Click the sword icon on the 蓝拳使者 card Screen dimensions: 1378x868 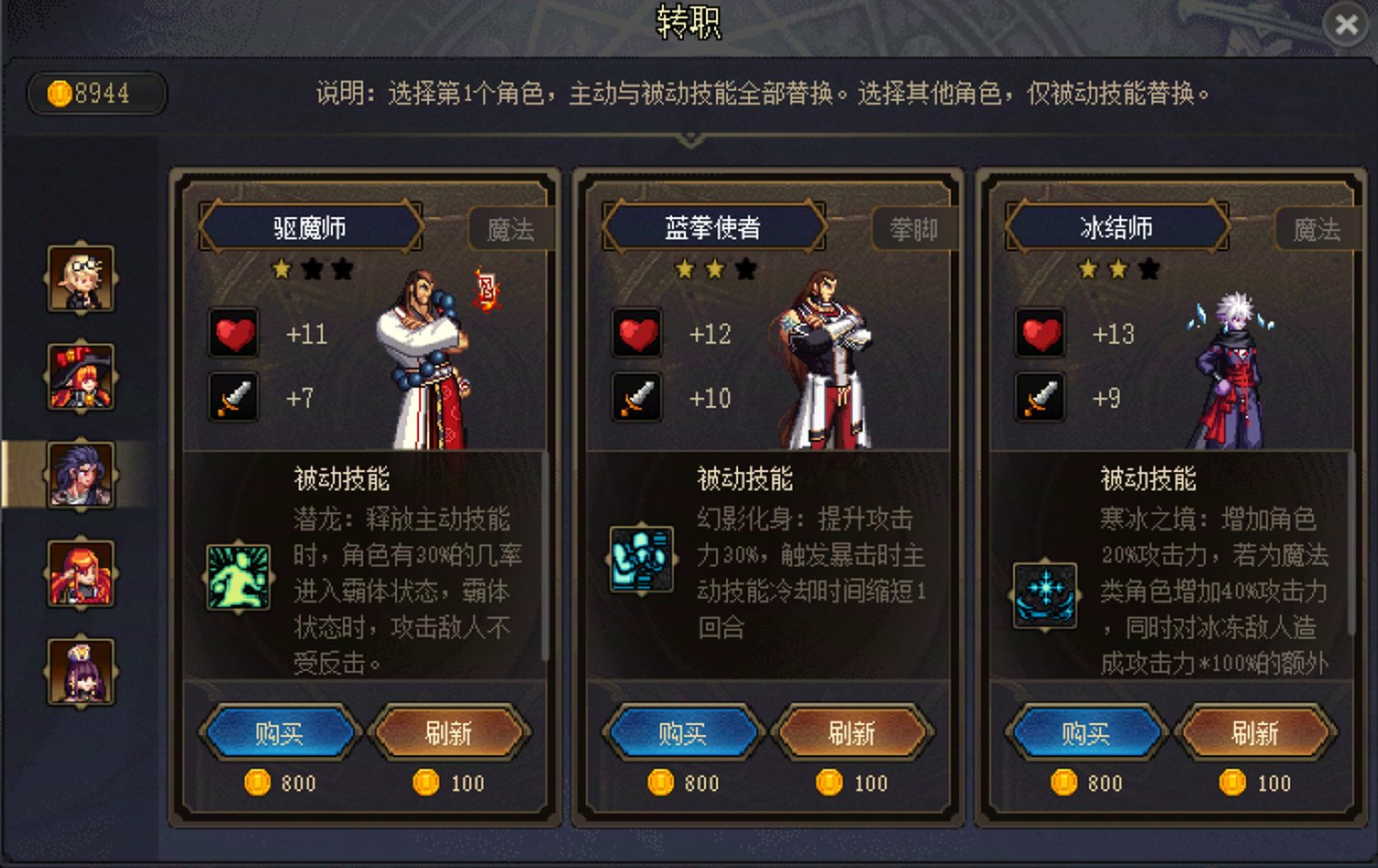coord(638,398)
